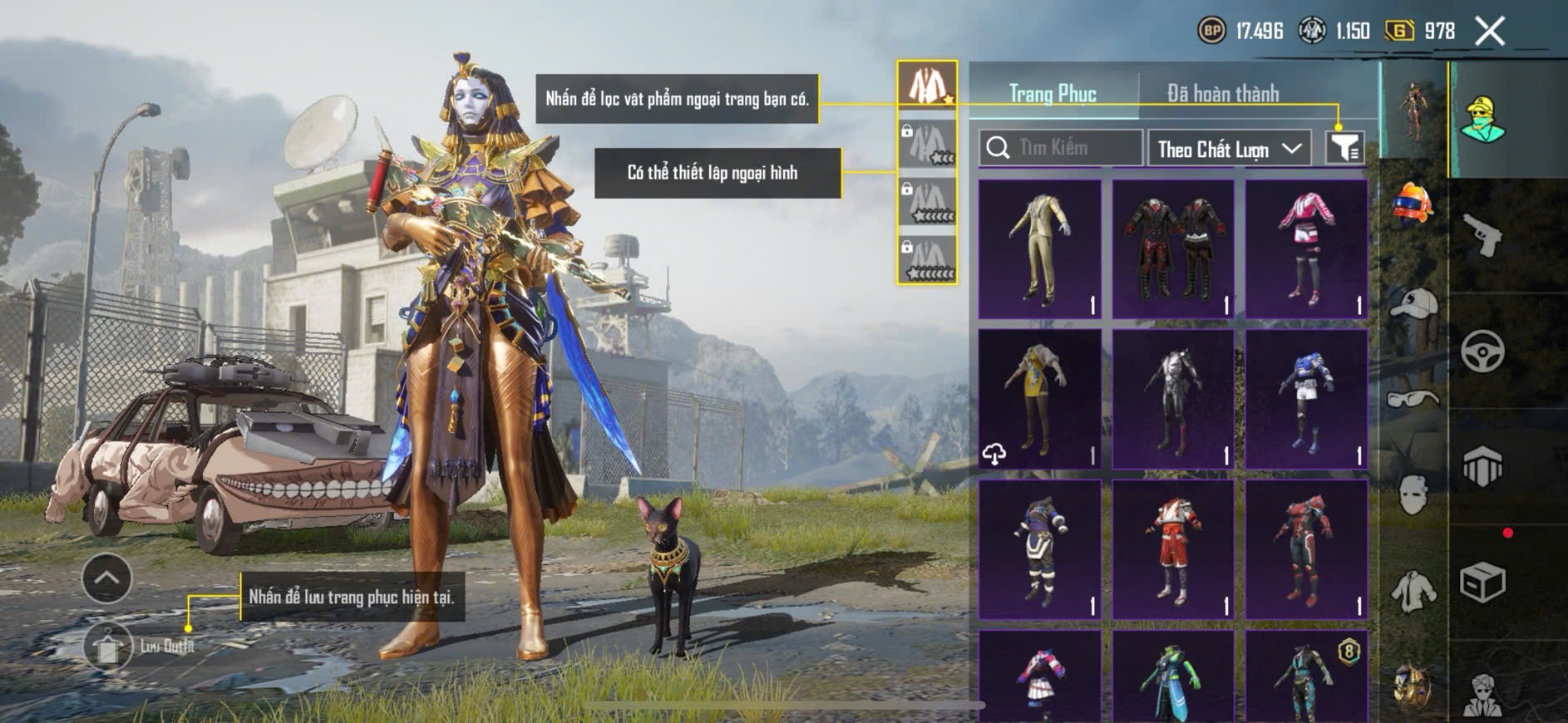Open the helmet category
Image resolution: width=1568 pixels, height=723 pixels.
(1413, 203)
